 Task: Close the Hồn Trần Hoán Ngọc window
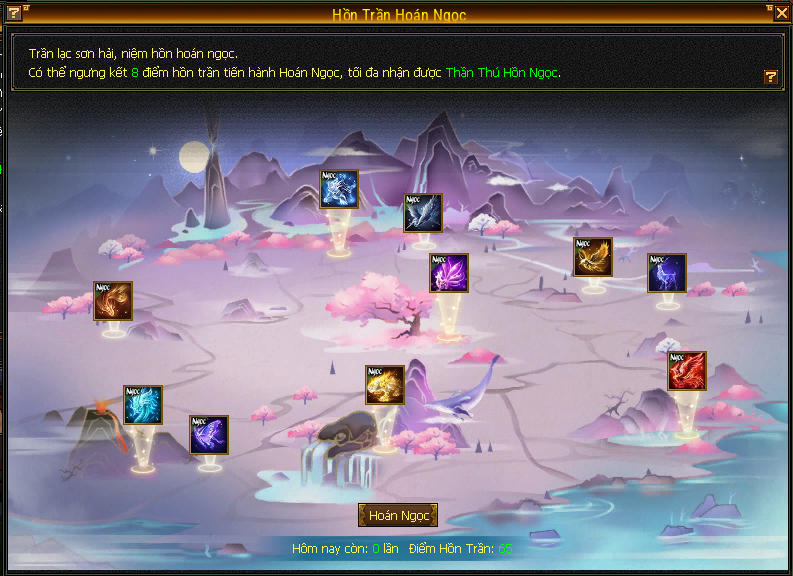tap(782, 13)
